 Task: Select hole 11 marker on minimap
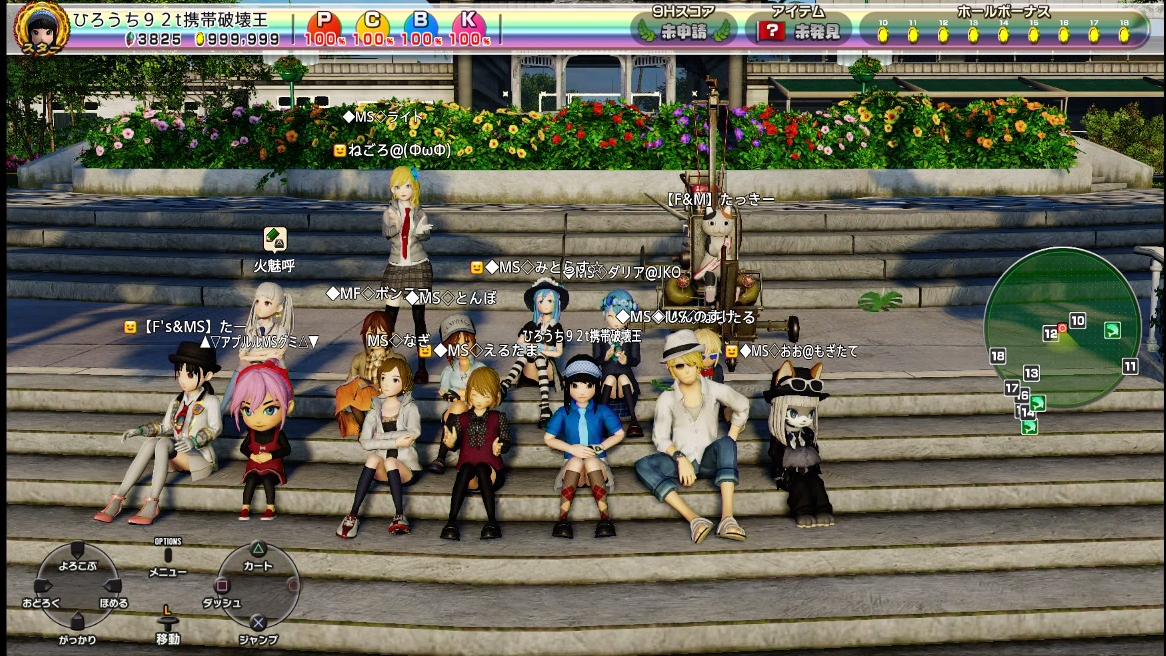coord(1130,366)
